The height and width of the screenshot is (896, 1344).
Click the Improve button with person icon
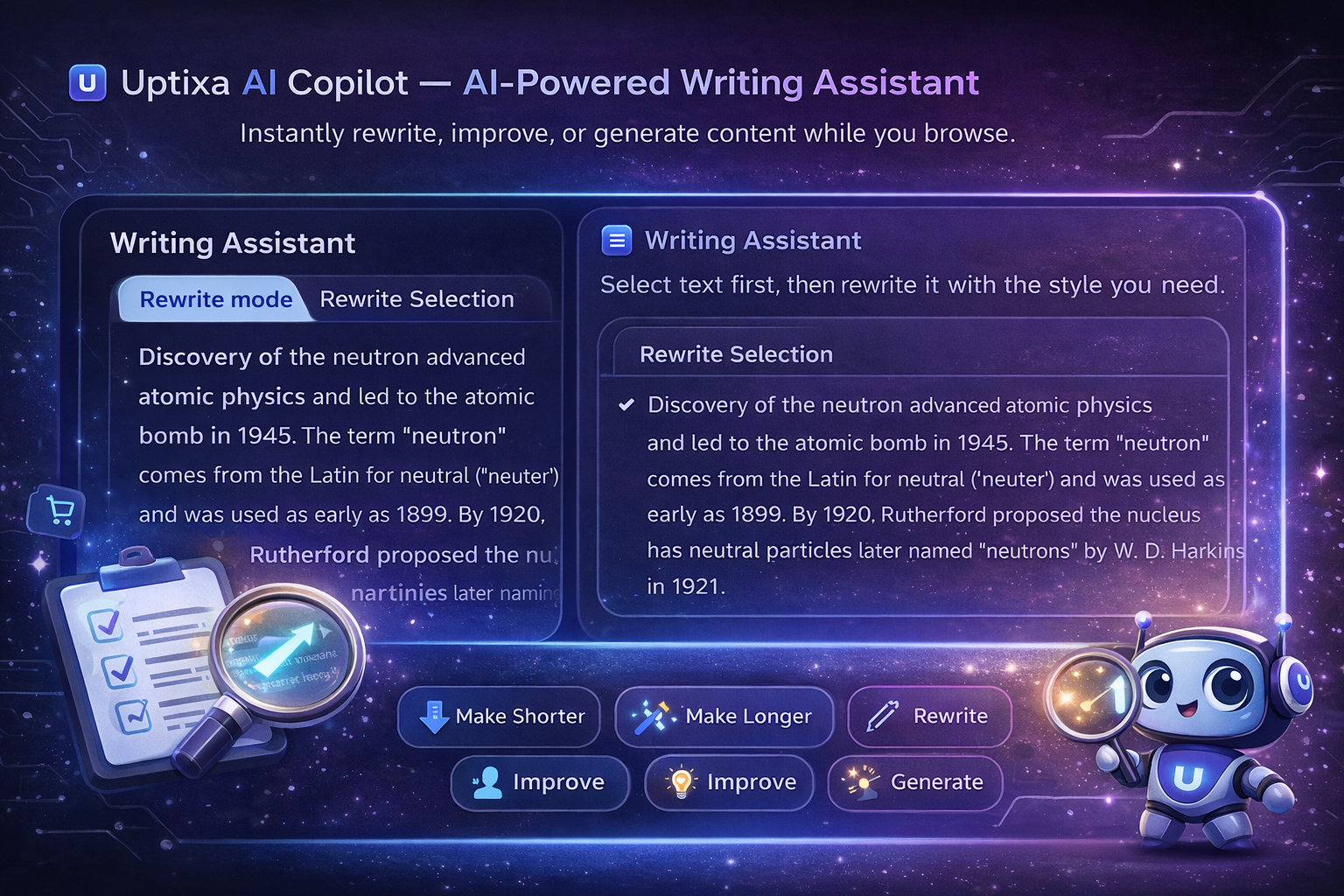coord(540,782)
